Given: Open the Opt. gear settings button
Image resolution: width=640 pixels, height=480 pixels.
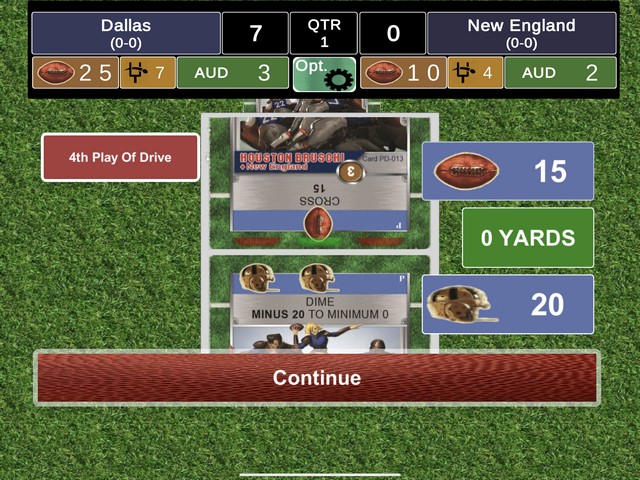Looking at the screenshot, I should pos(324,73).
